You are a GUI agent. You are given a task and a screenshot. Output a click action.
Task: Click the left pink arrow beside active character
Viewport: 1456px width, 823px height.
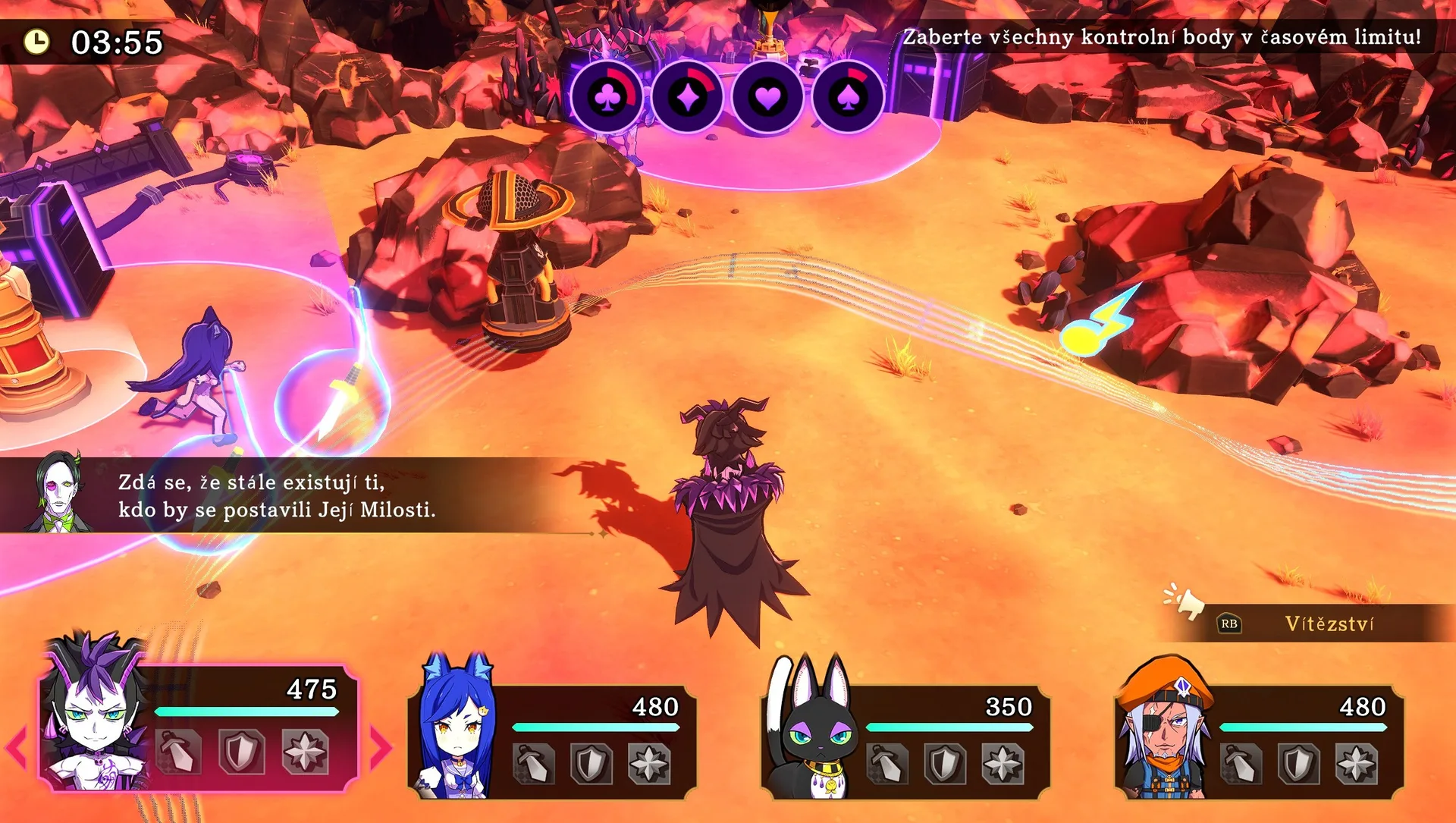coord(17,747)
